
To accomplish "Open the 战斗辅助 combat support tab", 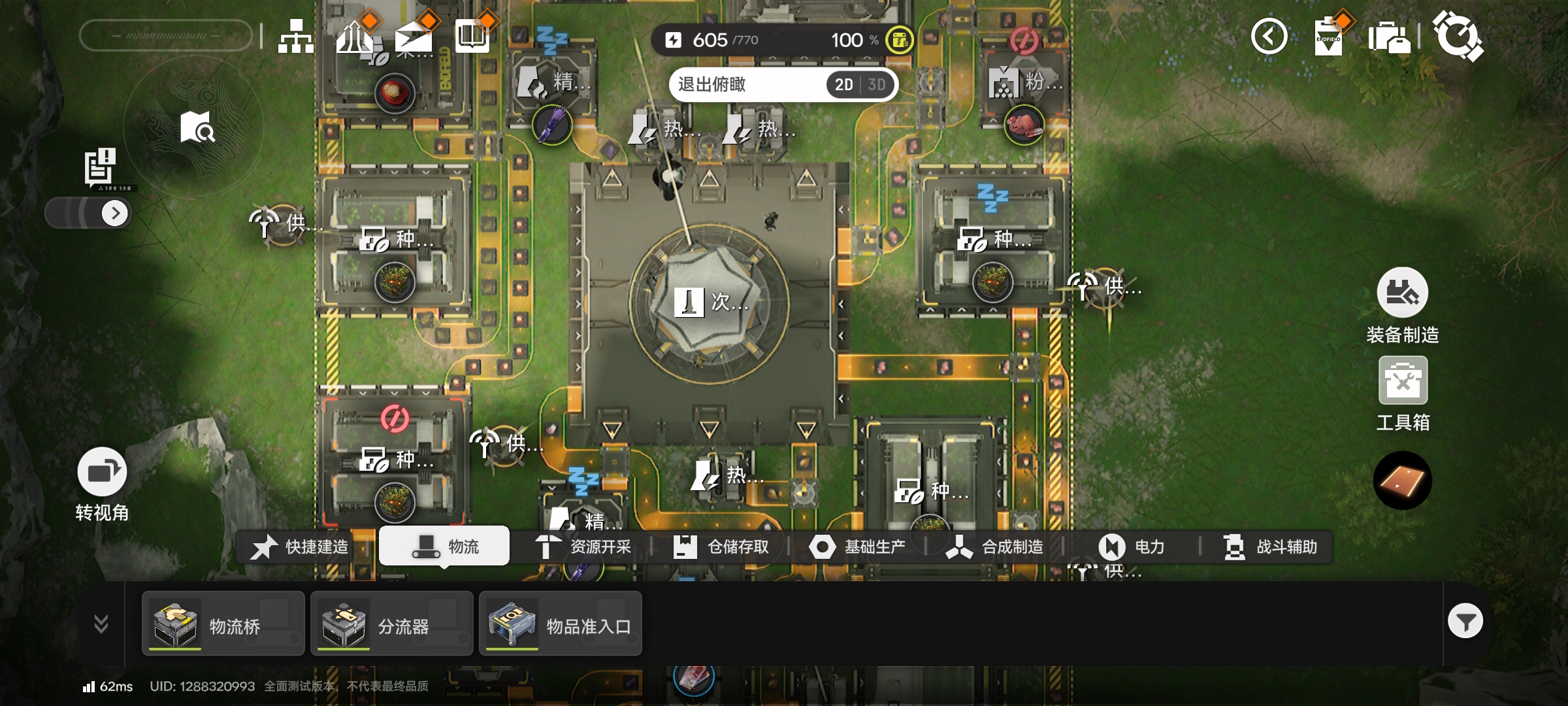I will click(x=1270, y=547).
